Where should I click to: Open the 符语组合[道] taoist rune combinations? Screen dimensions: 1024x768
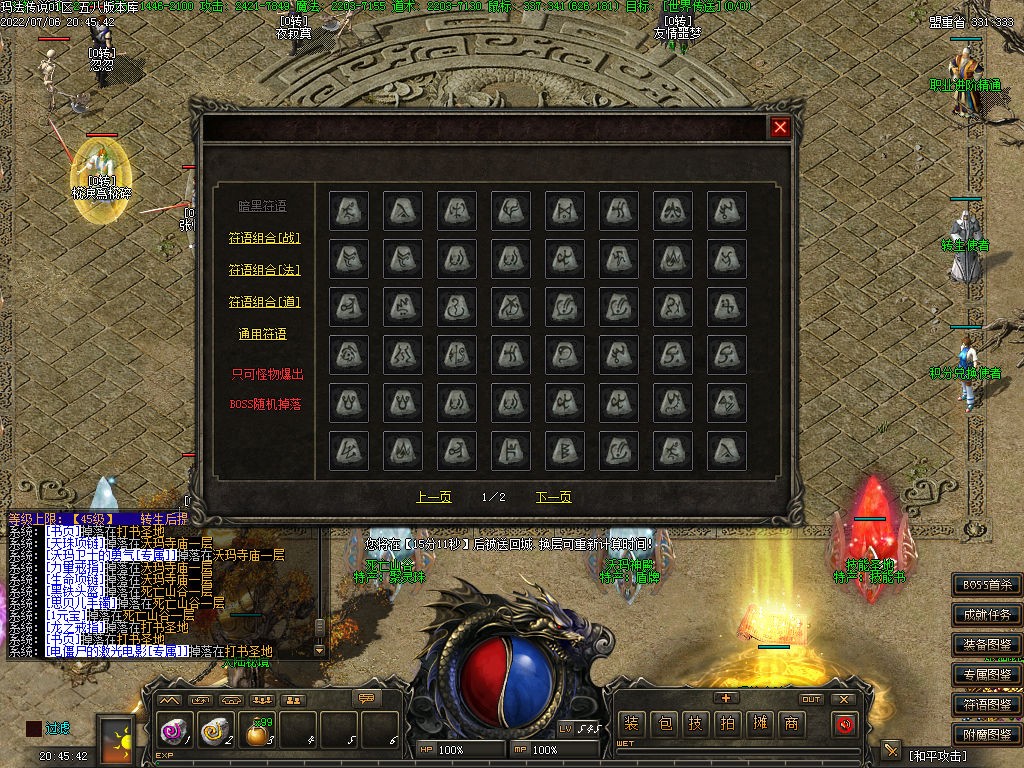pyautogui.click(x=264, y=302)
